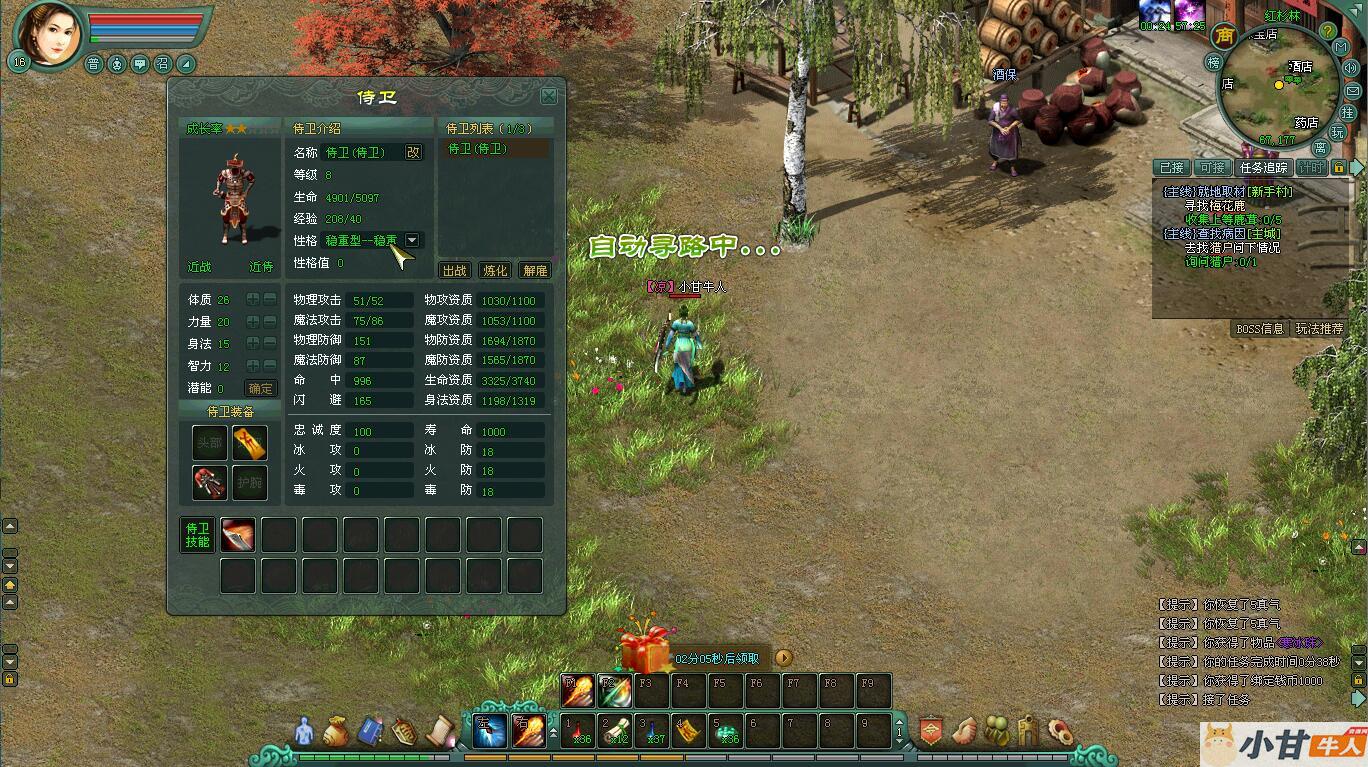Viewport: 1368px width, 767px height.
Task: Switch to the 已接 accepted quests tab
Action: coord(1171,168)
